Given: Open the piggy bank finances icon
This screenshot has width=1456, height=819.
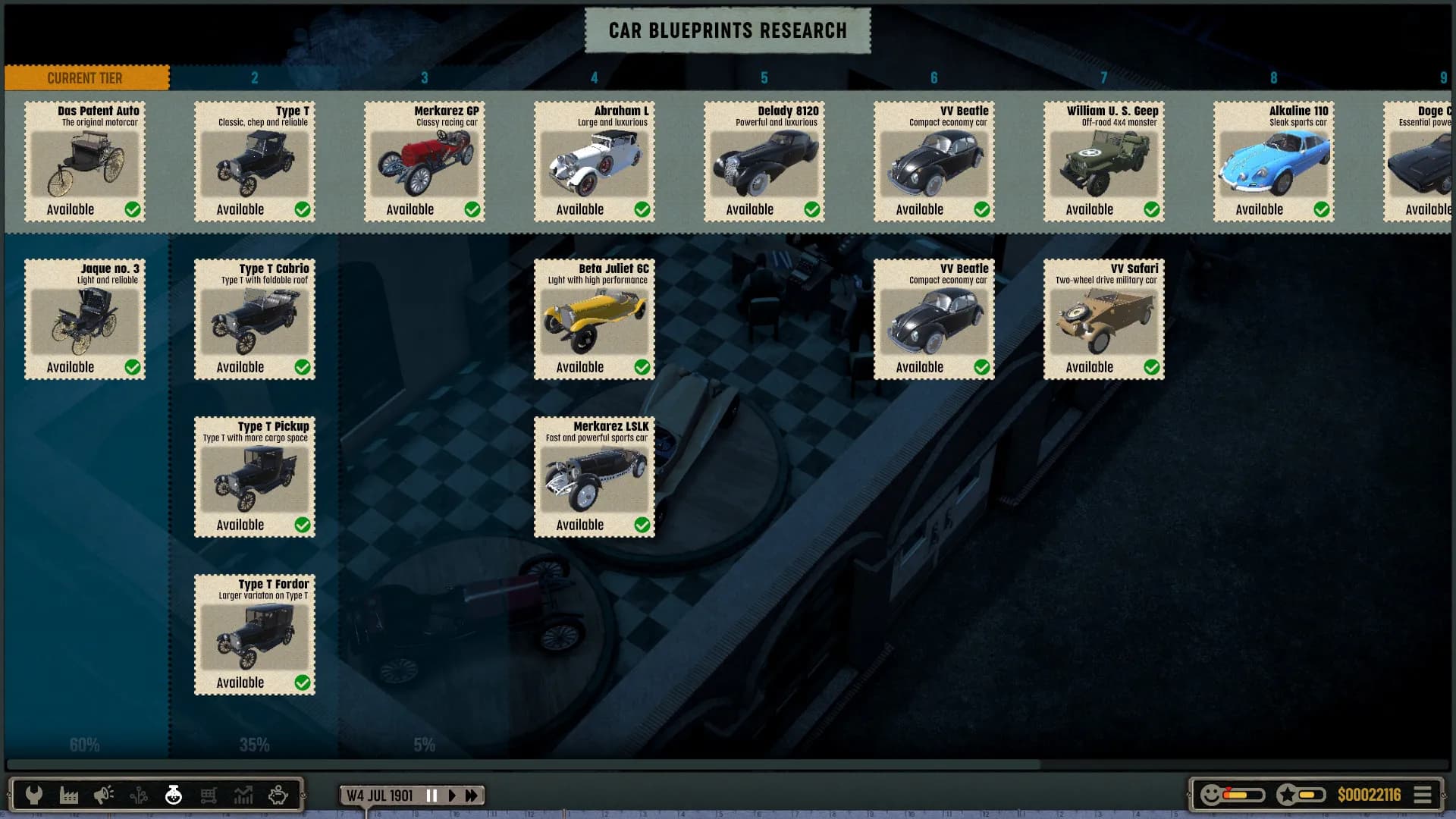Looking at the screenshot, I should [278, 794].
